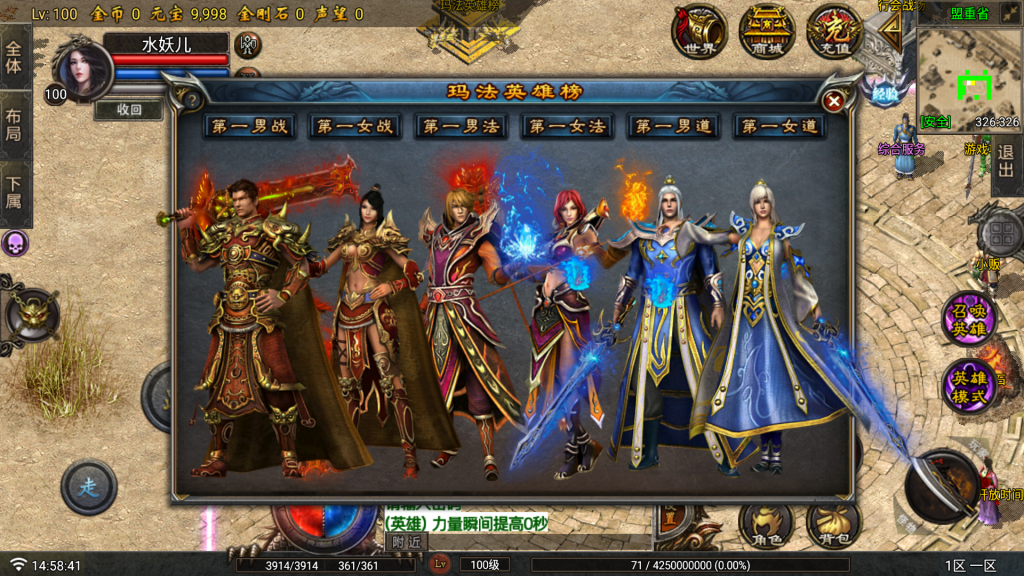
Task: Open the 布局 layout side tab
Action: click(14, 125)
